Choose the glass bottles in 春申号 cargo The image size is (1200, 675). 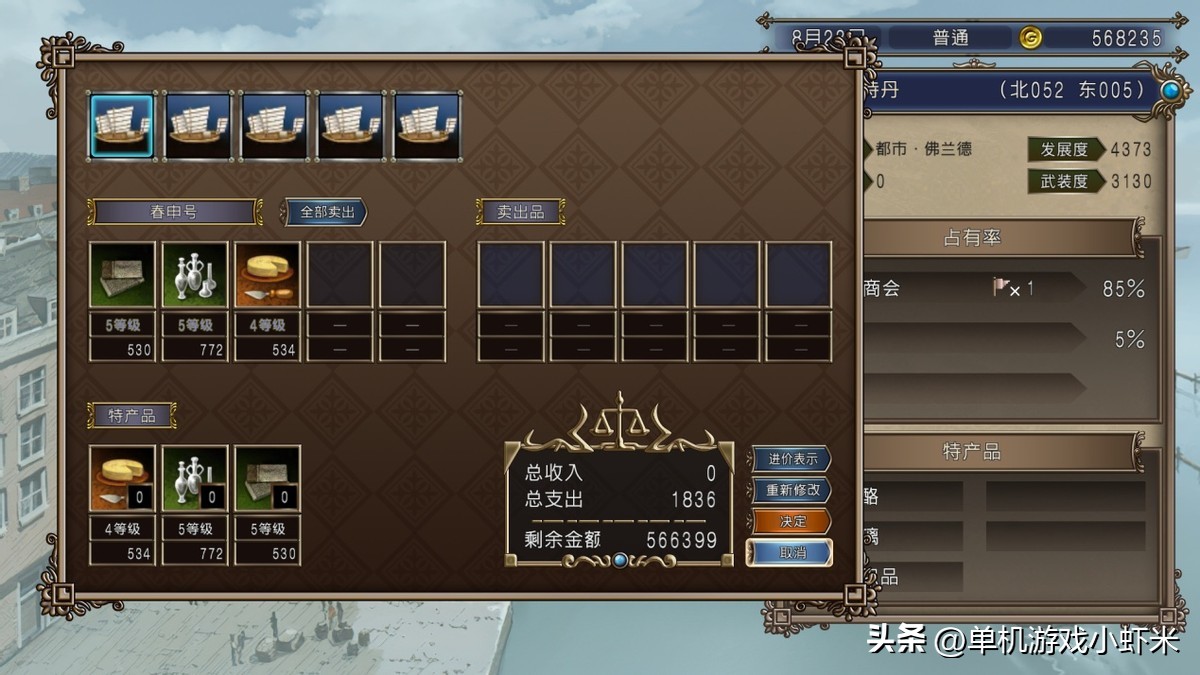pyautogui.click(x=195, y=274)
